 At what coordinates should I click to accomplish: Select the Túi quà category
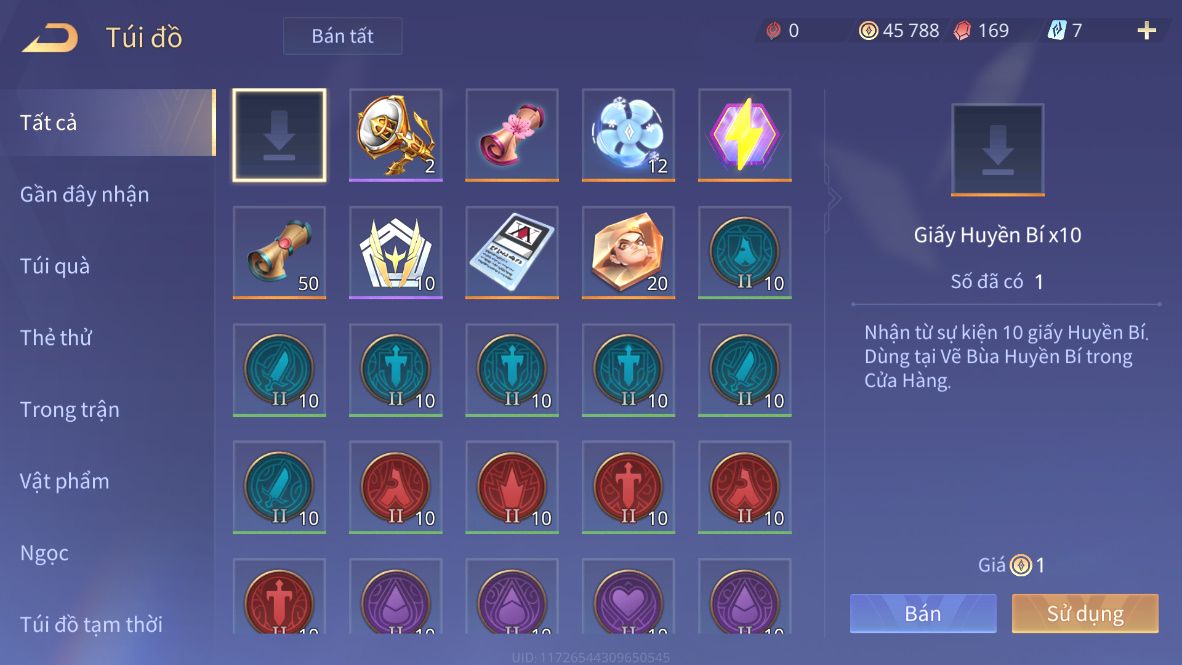pos(55,266)
